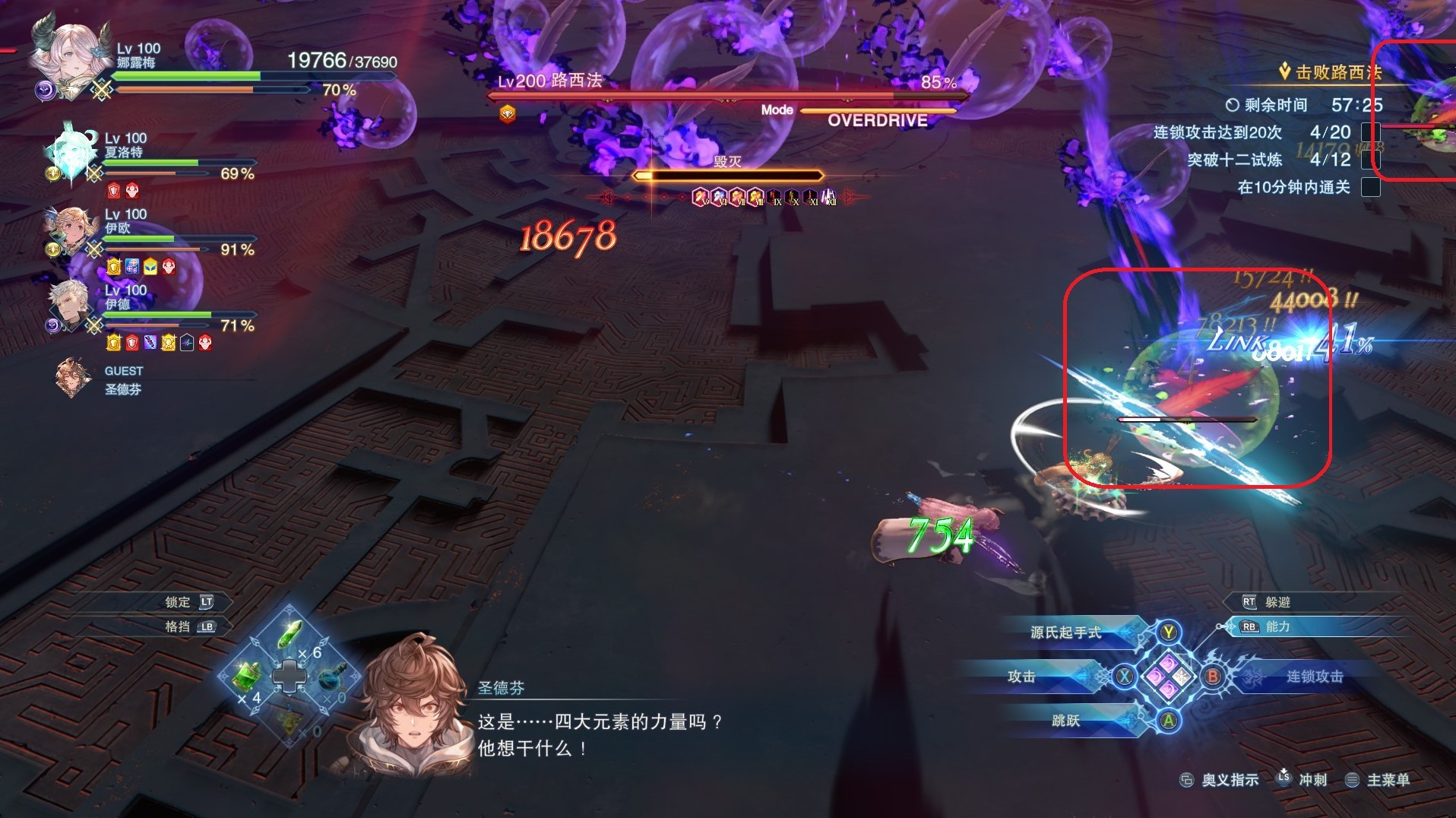This screenshot has width=1456, height=818.
Task: Click the d-pad cross to expand the item wheel
Action: [290, 677]
